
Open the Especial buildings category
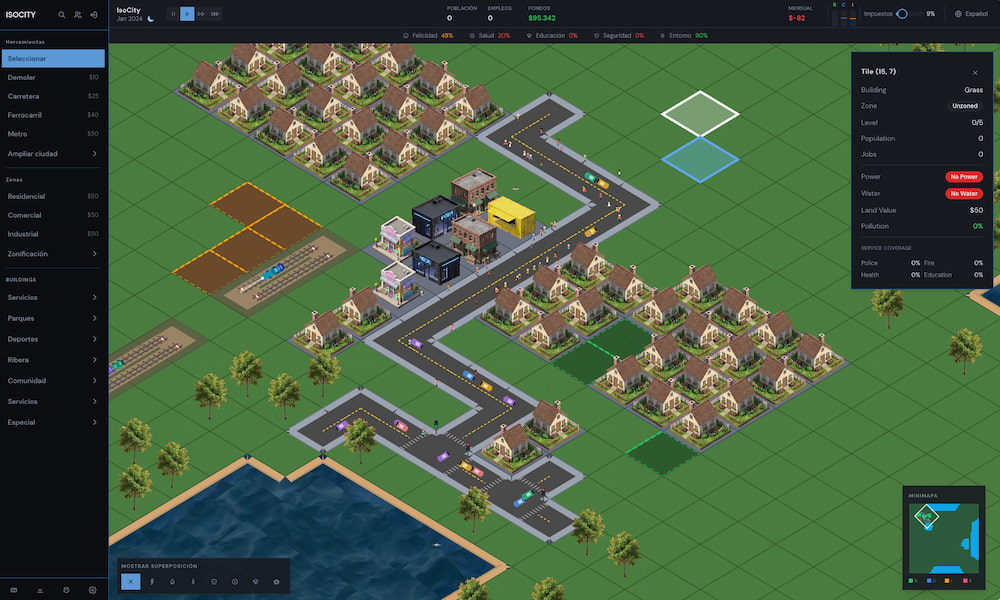coord(53,422)
